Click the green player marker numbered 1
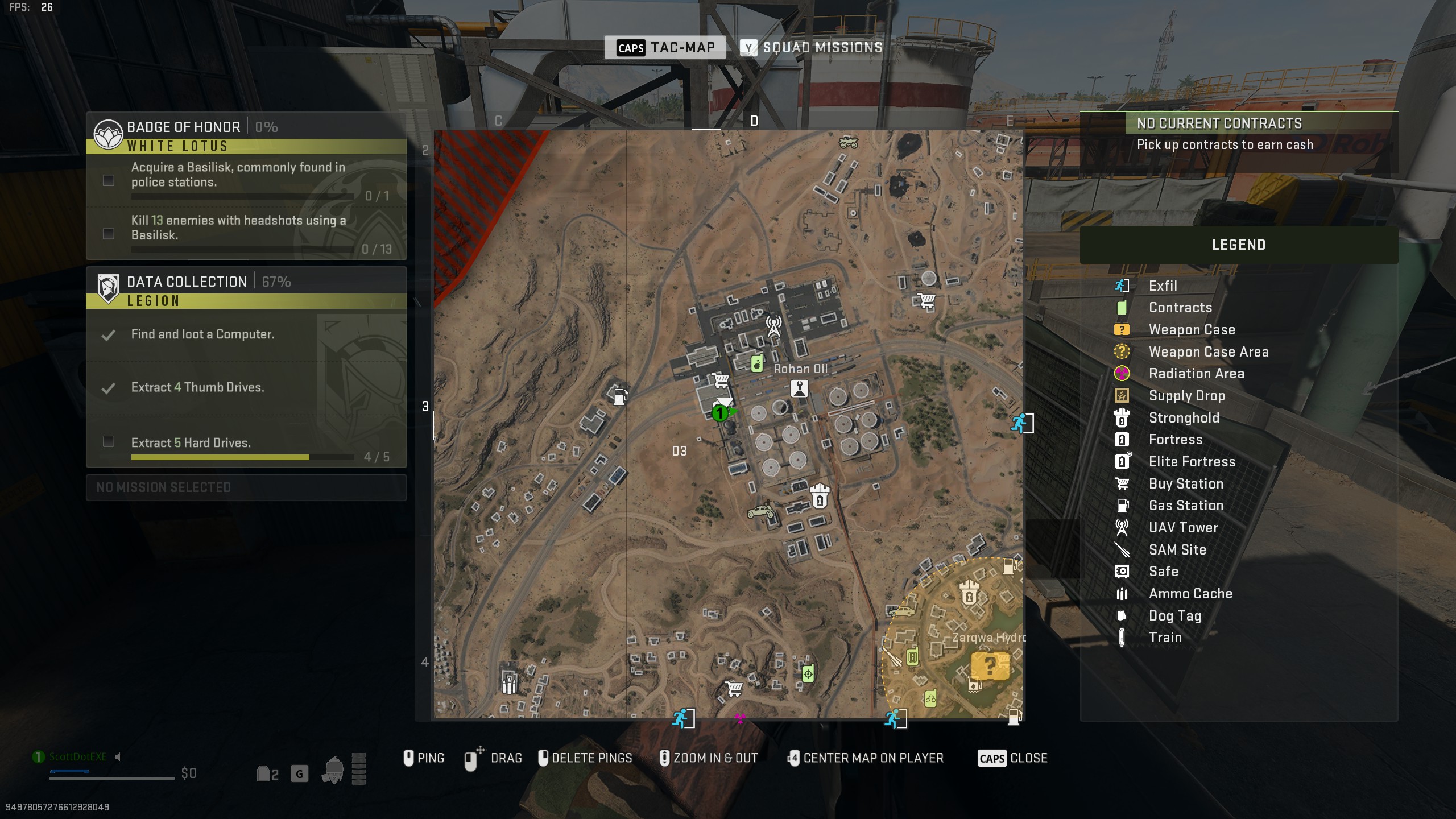Screen dimensions: 1456x819 coord(720,413)
